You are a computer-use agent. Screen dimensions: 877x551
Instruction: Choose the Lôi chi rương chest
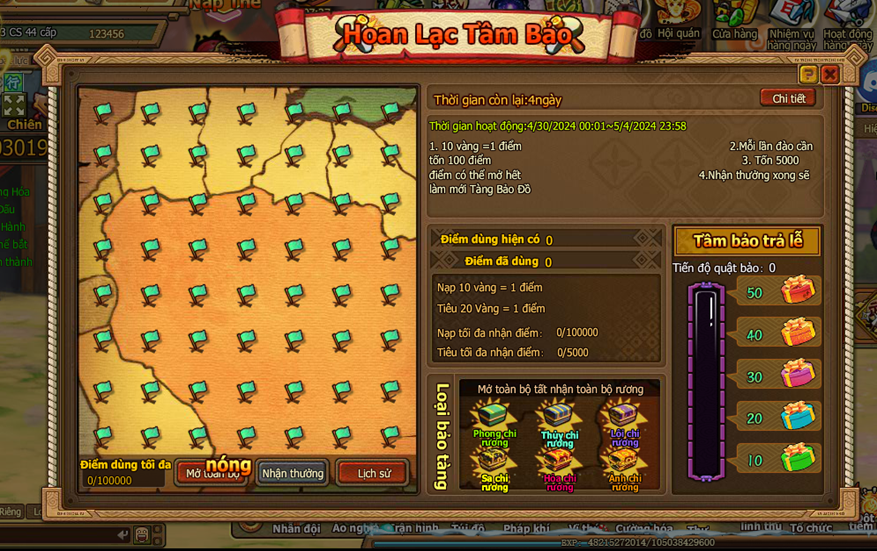point(624,419)
